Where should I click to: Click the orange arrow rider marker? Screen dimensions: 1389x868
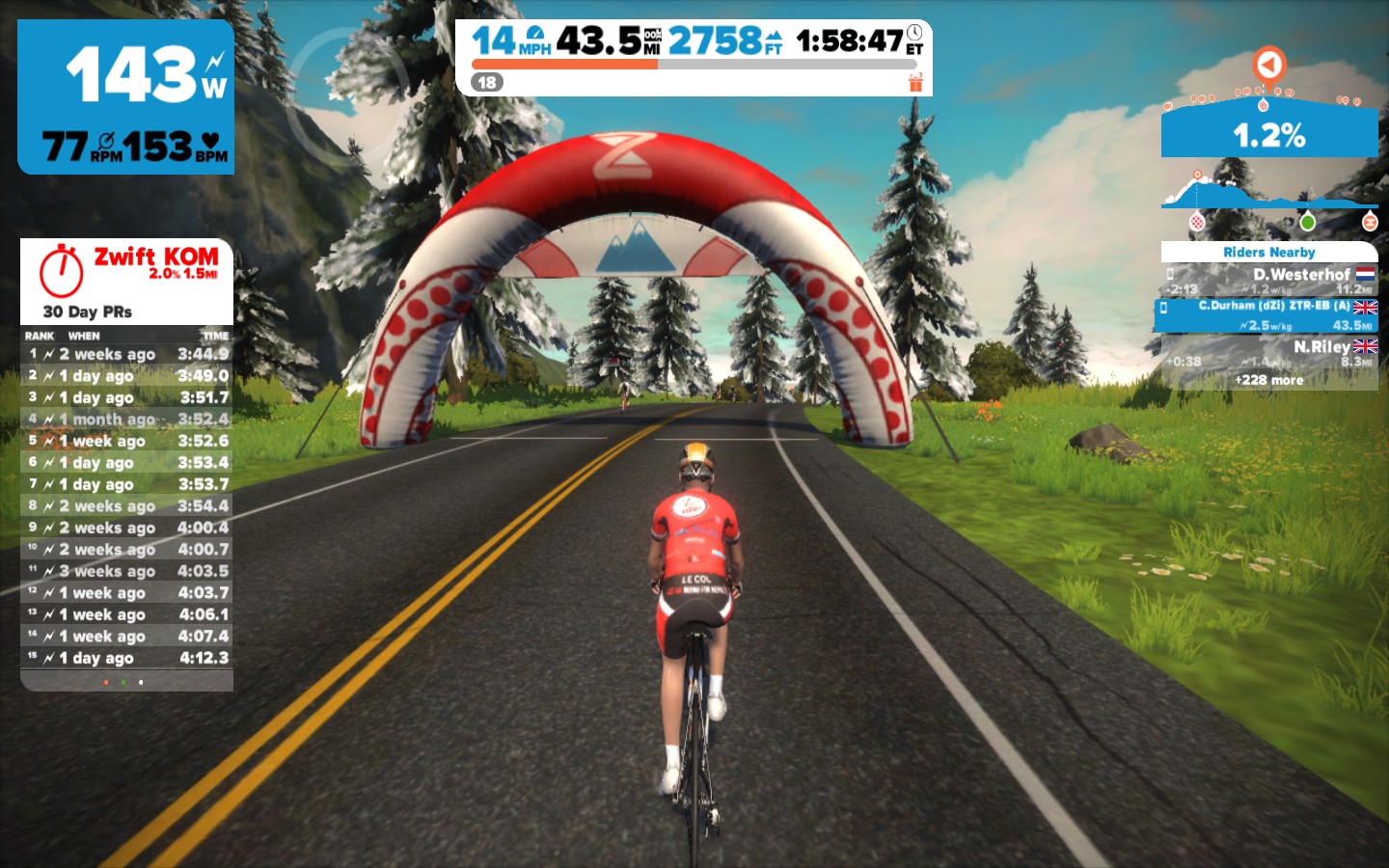tap(1269, 65)
